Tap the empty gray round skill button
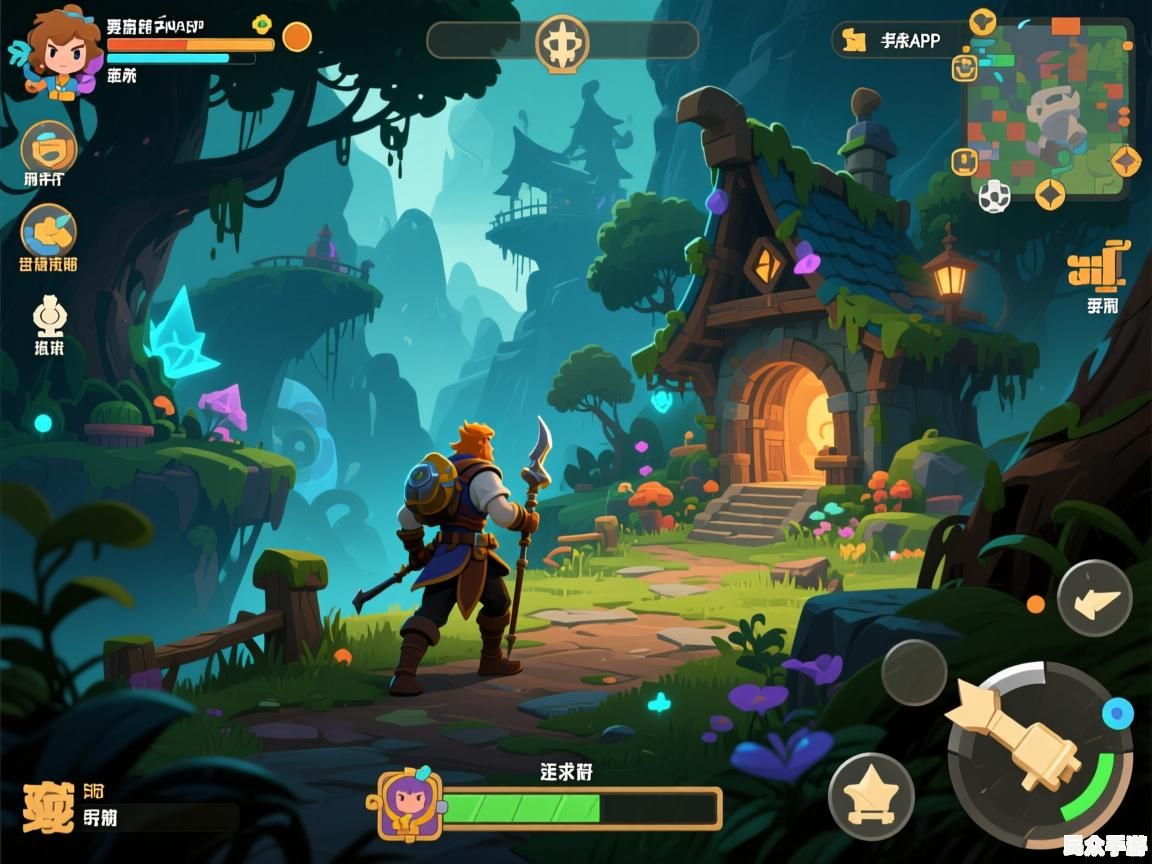Image resolution: width=1152 pixels, height=864 pixels. pos(914,672)
